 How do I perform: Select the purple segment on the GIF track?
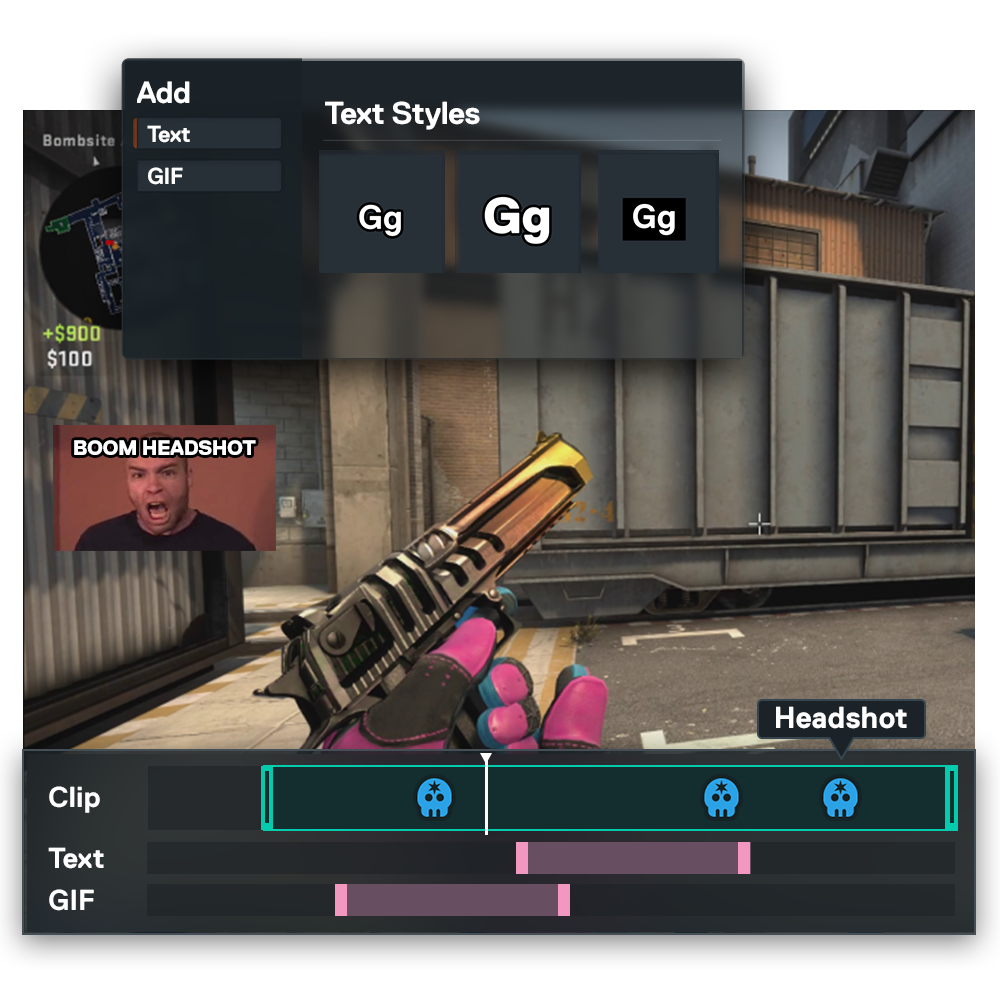click(452, 900)
